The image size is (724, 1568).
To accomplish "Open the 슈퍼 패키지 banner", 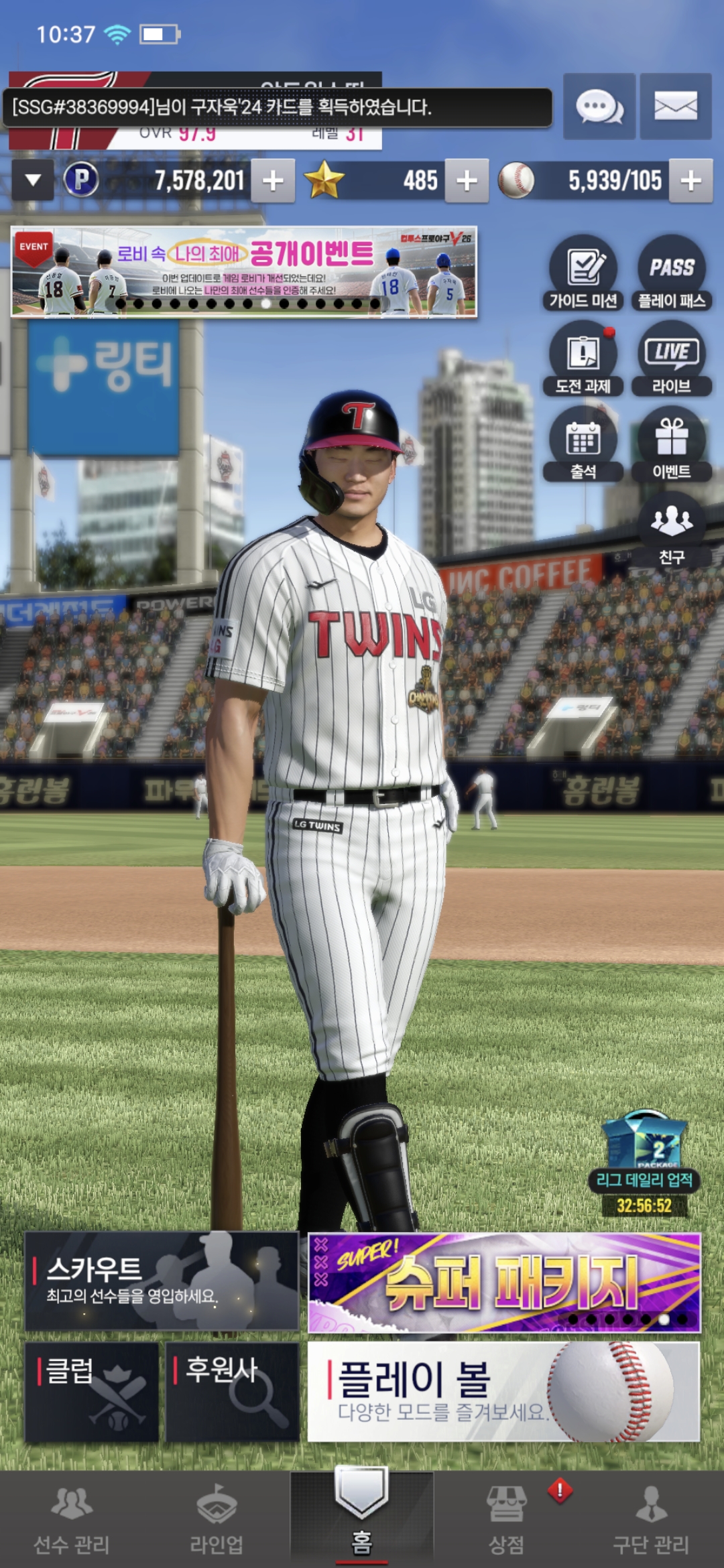I will 504,1283.
